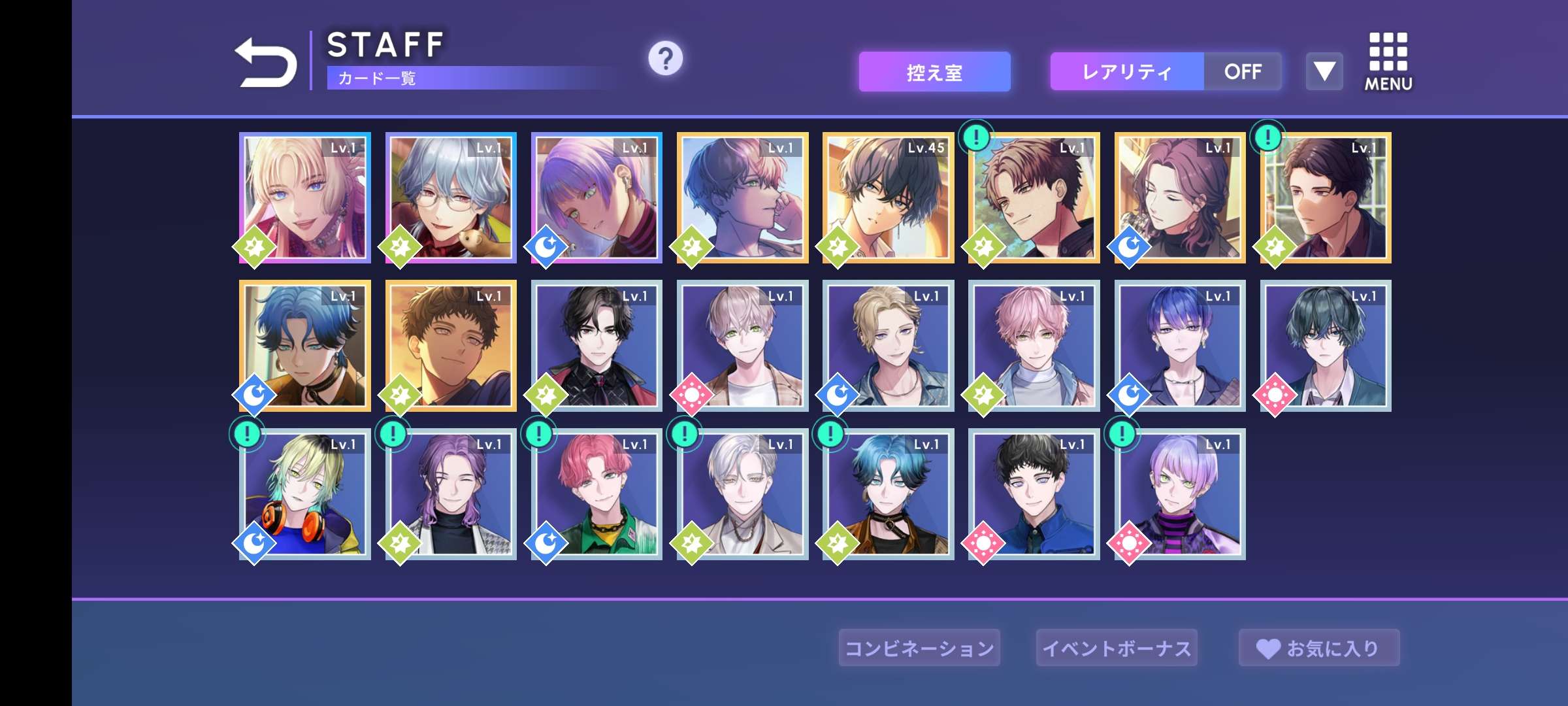The width and height of the screenshot is (1568, 706).
Task: Open the MENU grid
Action: (x=1388, y=61)
